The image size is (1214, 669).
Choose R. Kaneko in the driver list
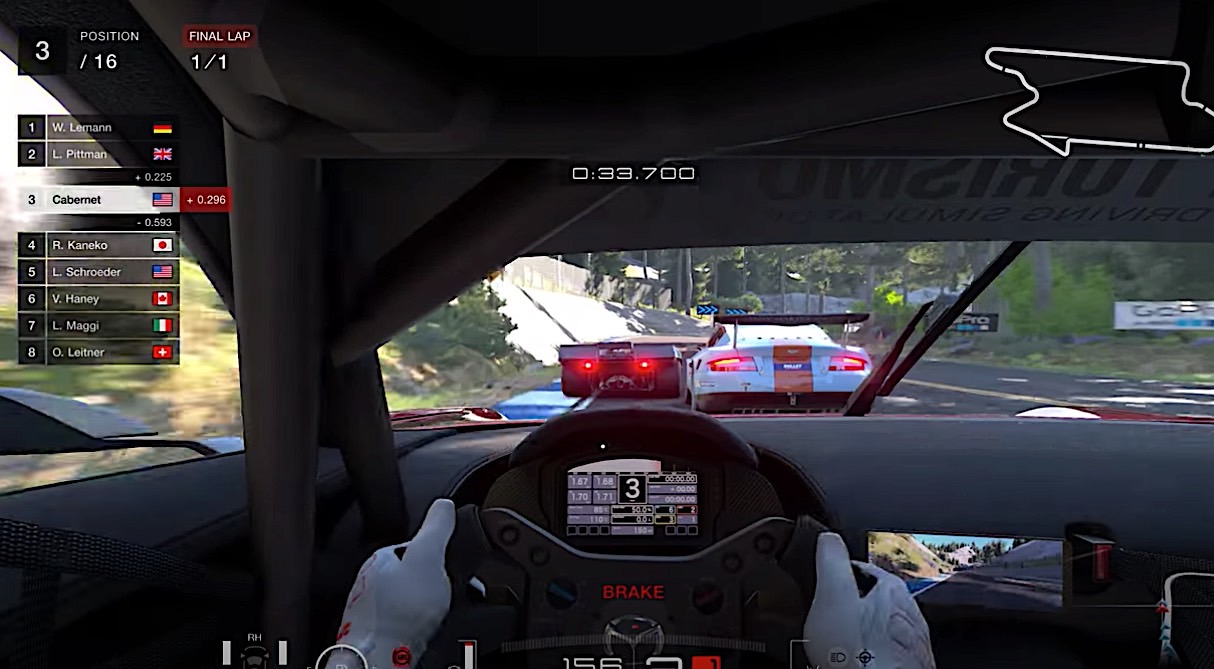(x=98, y=245)
